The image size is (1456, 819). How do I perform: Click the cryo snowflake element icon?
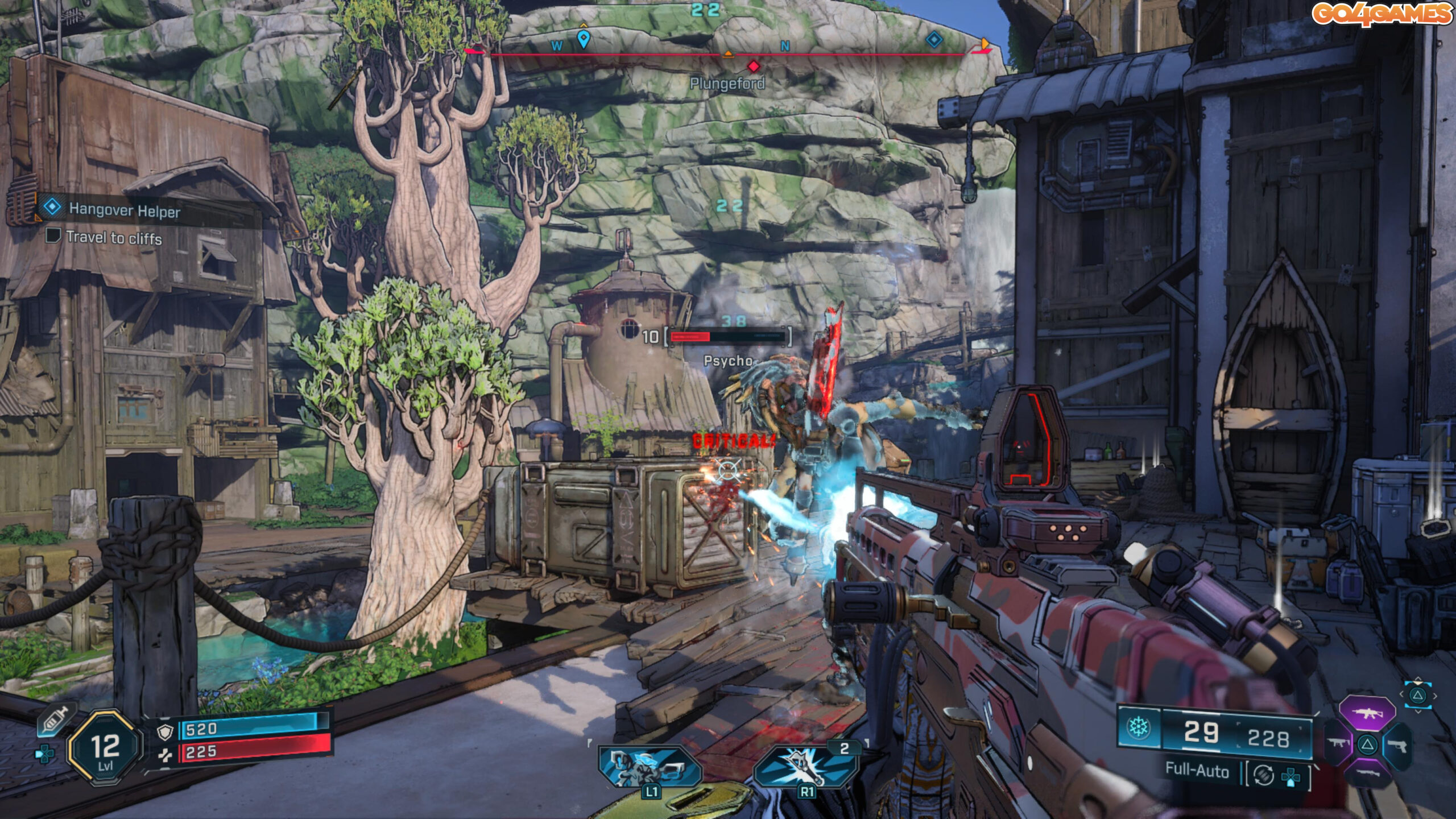[1138, 727]
